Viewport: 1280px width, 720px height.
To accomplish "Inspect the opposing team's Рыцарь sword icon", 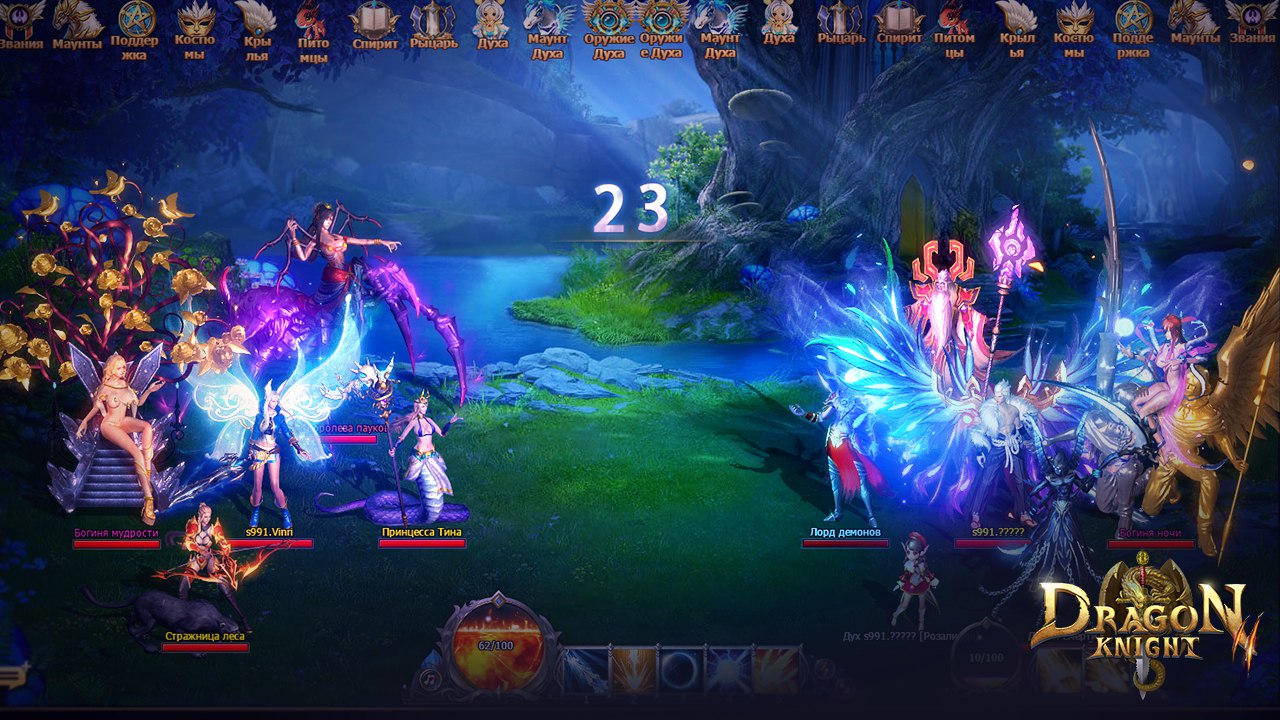I will (840, 22).
